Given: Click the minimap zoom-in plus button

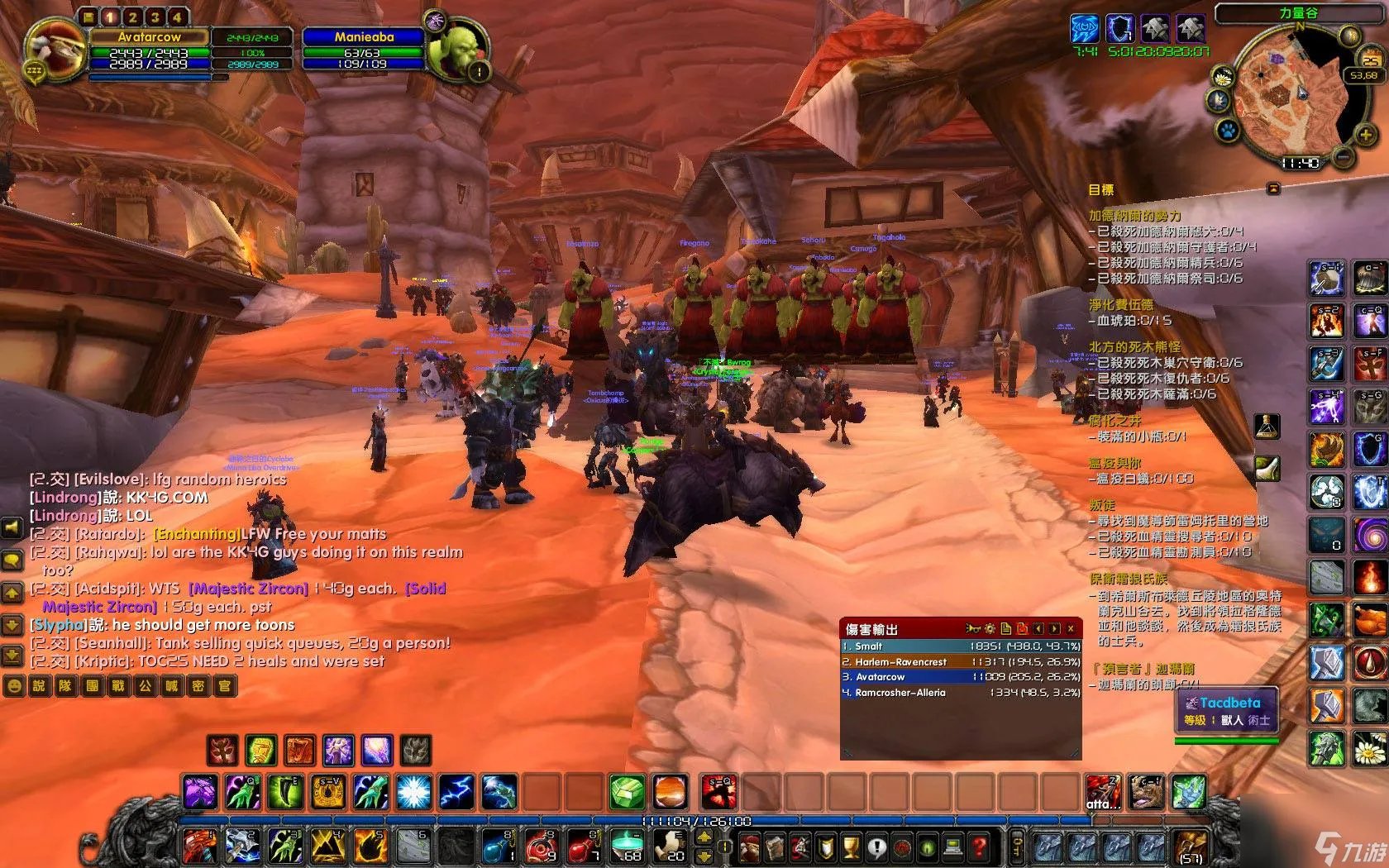Looking at the screenshot, I should click(x=1365, y=135).
